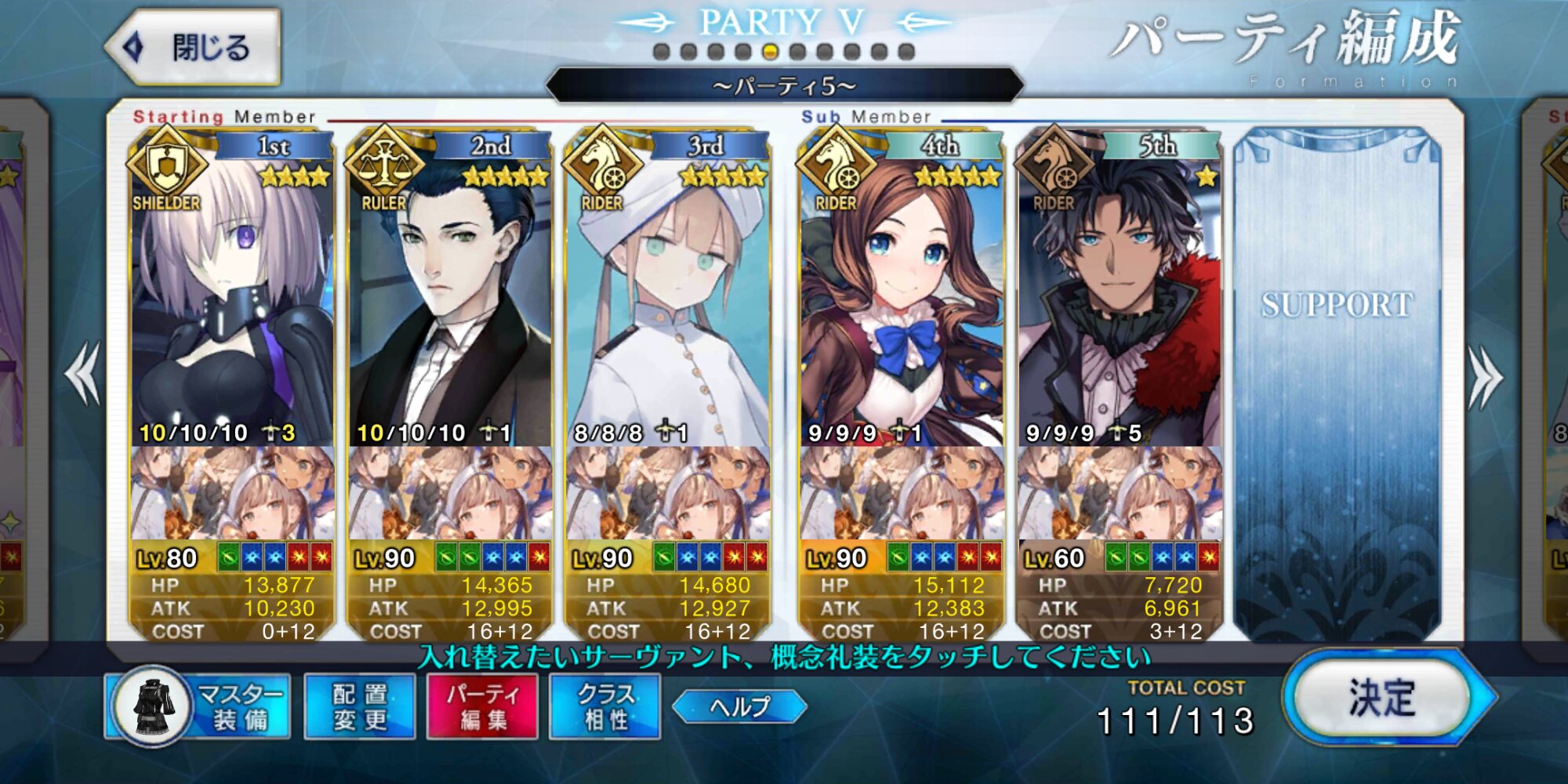1568x784 pixels.
Task: Jump to the last party page dot
Action: (906, 53)
